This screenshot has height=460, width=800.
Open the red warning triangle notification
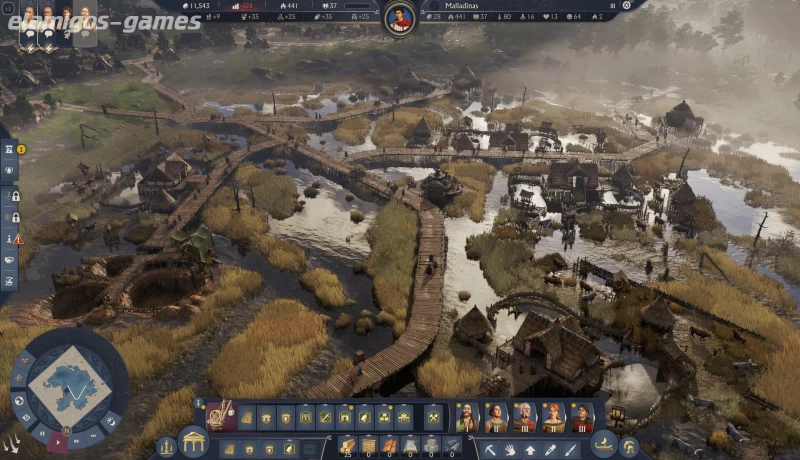pos(18,239)
